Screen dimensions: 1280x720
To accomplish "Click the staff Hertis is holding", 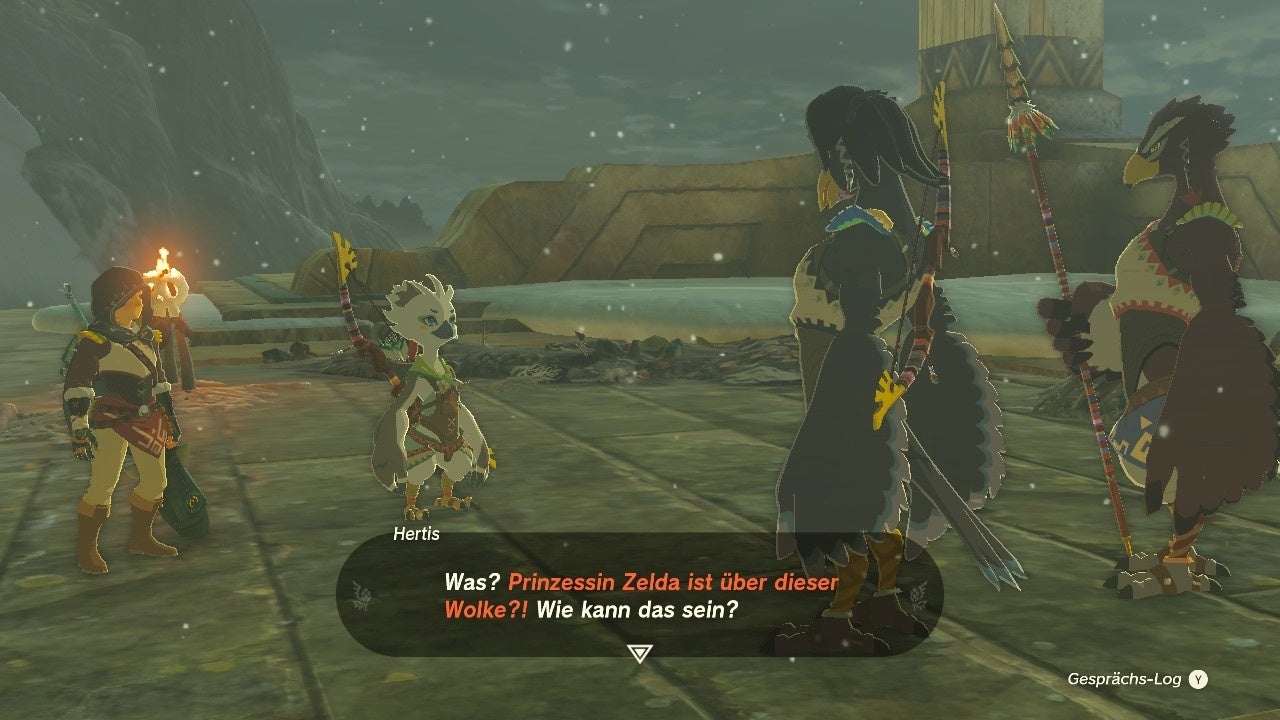I will [x=352, y=300].
